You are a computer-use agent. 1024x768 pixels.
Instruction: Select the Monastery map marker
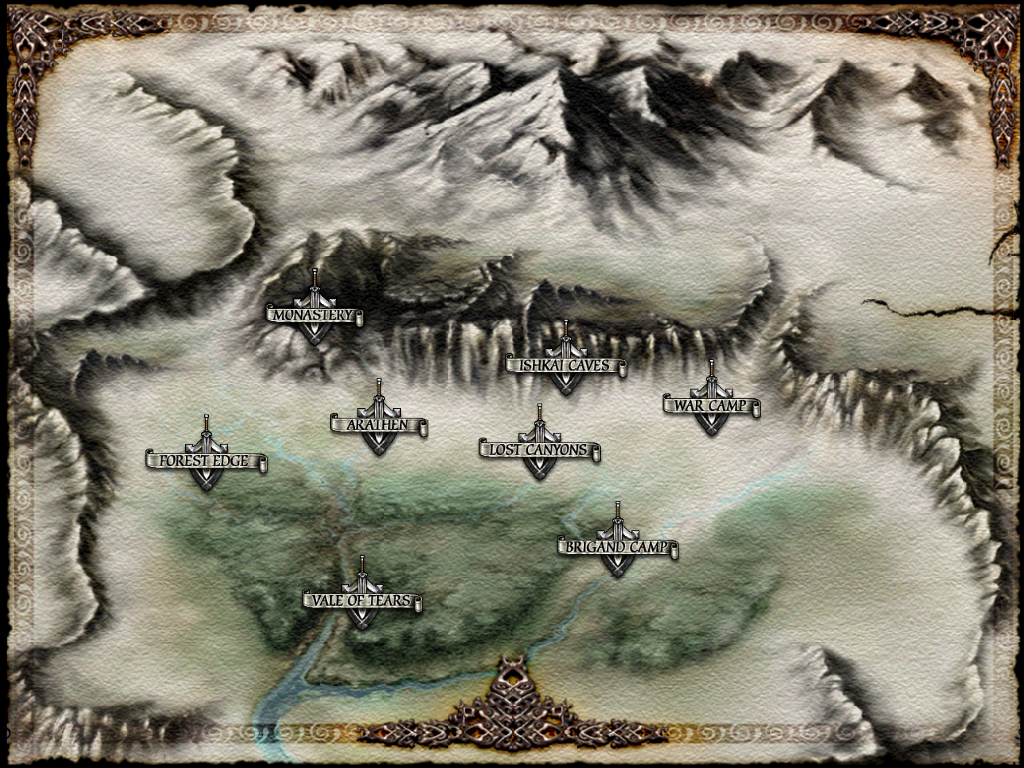pos(314,315)
